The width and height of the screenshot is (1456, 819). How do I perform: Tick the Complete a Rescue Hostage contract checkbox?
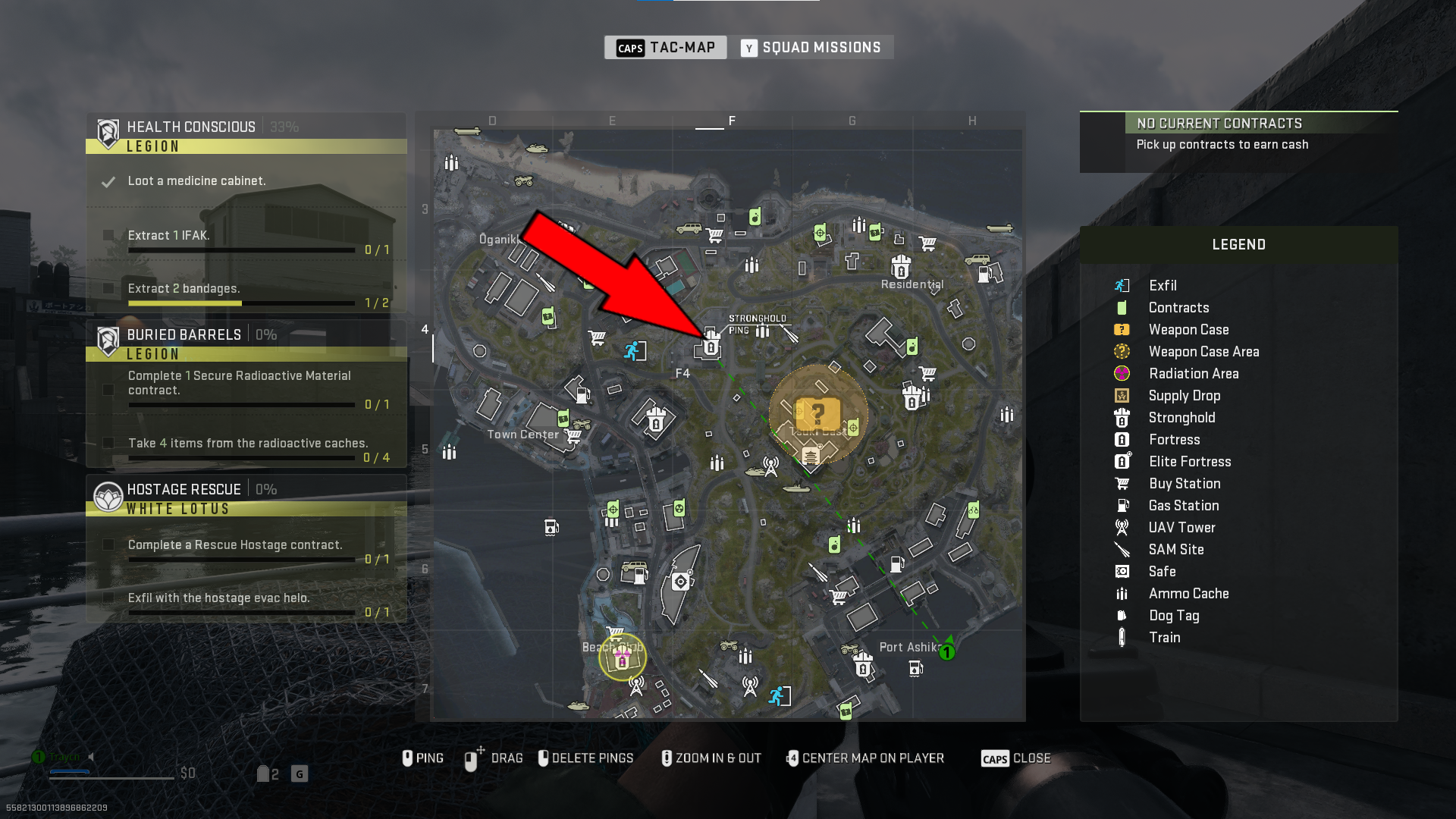(108, 544)
